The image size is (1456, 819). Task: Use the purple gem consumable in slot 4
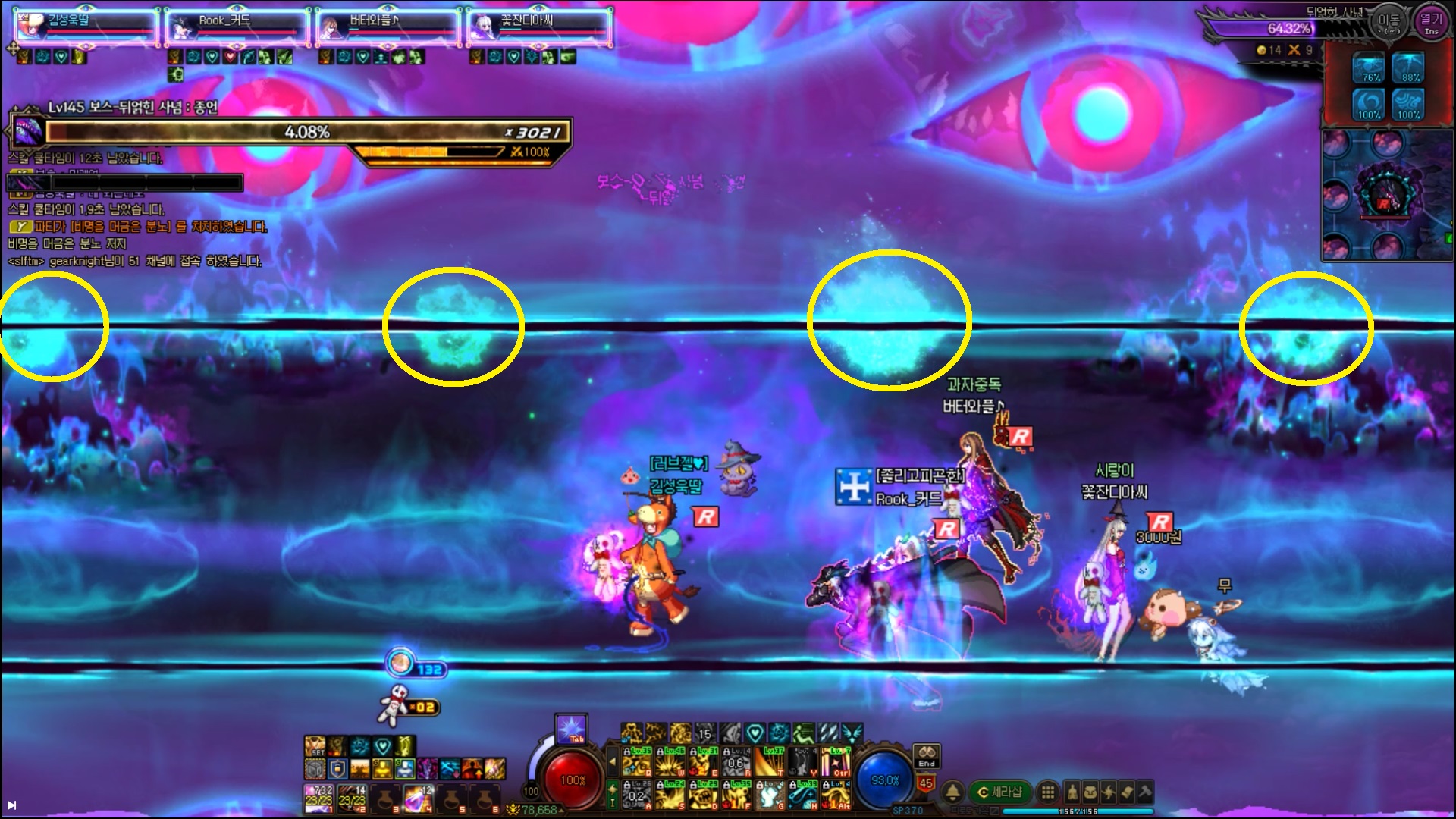419,798
